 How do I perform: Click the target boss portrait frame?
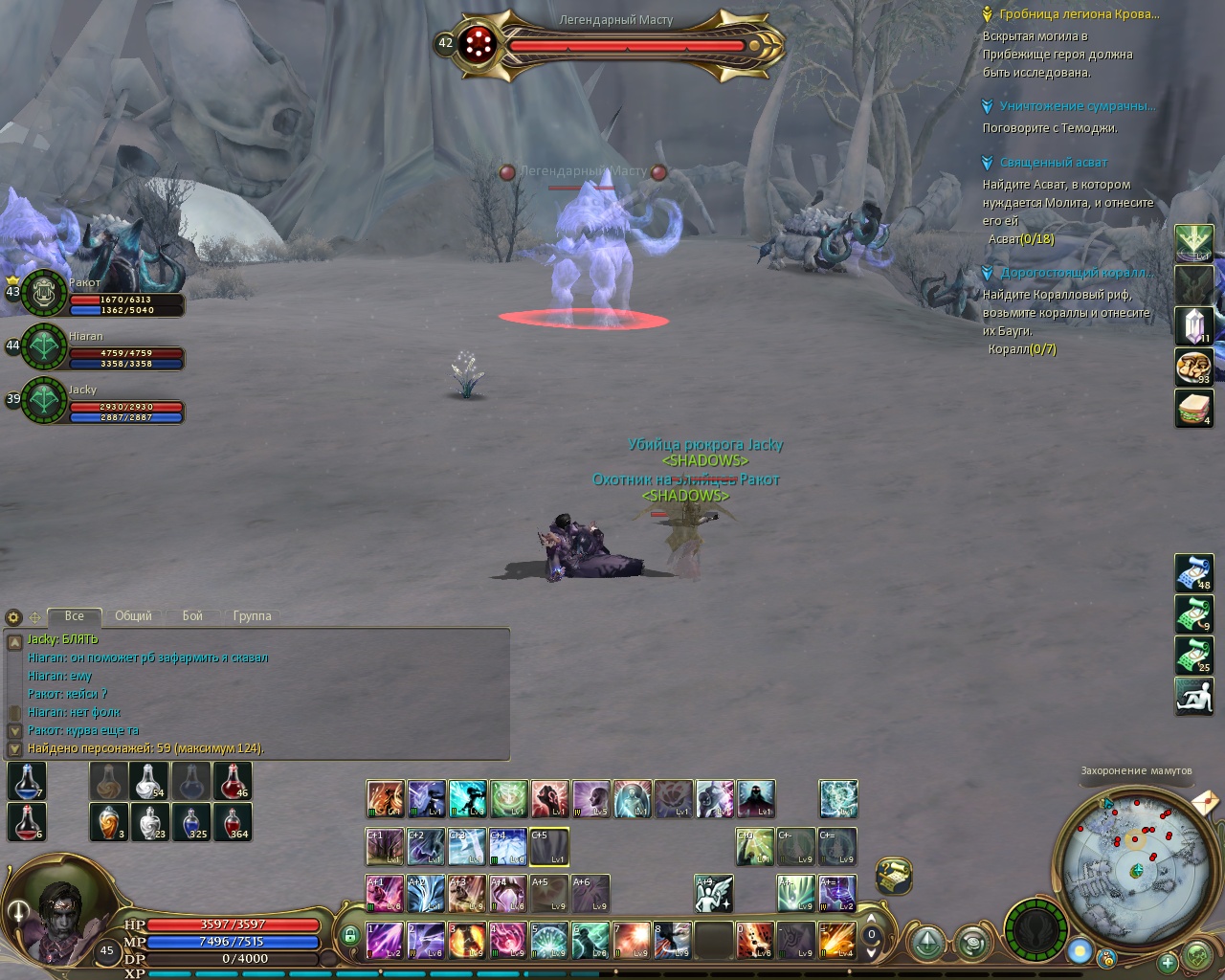477,44
